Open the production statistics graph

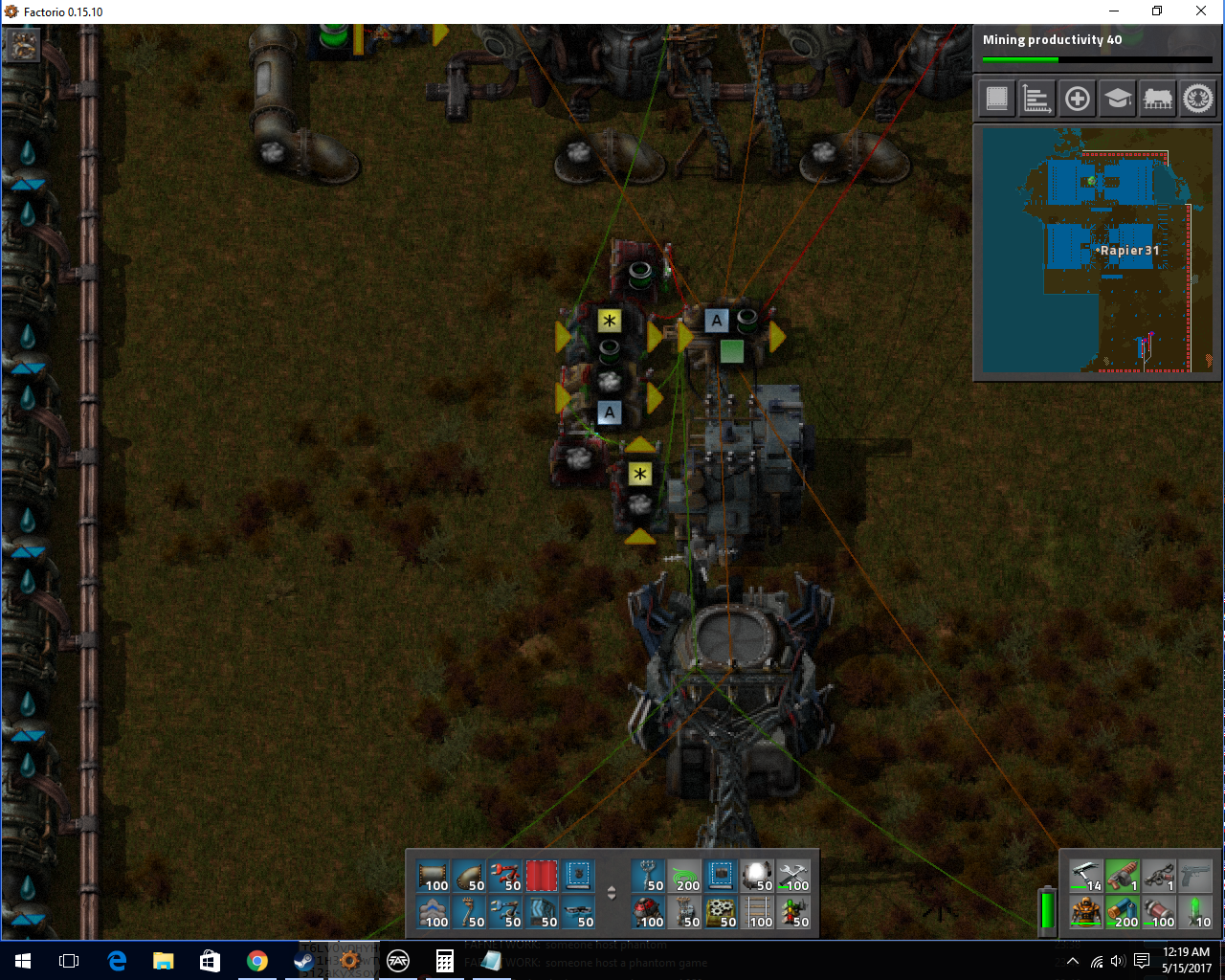(x=1037, y=99)
